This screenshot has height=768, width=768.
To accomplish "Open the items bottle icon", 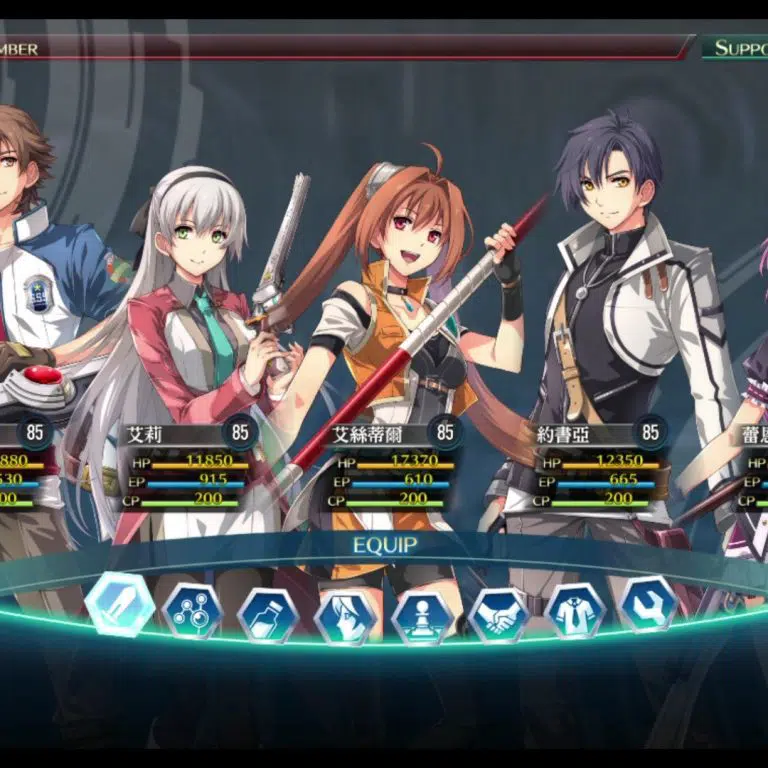I will pos(268,615).
